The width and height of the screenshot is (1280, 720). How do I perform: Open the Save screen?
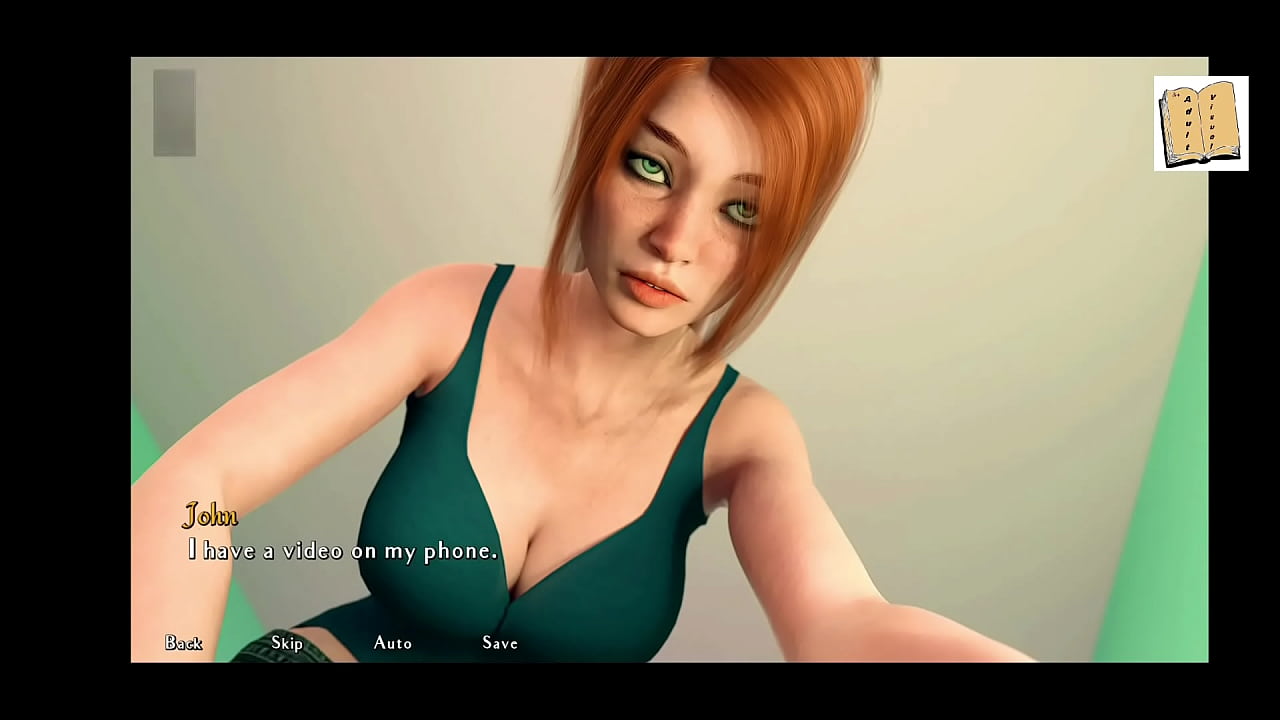[498, 644]
